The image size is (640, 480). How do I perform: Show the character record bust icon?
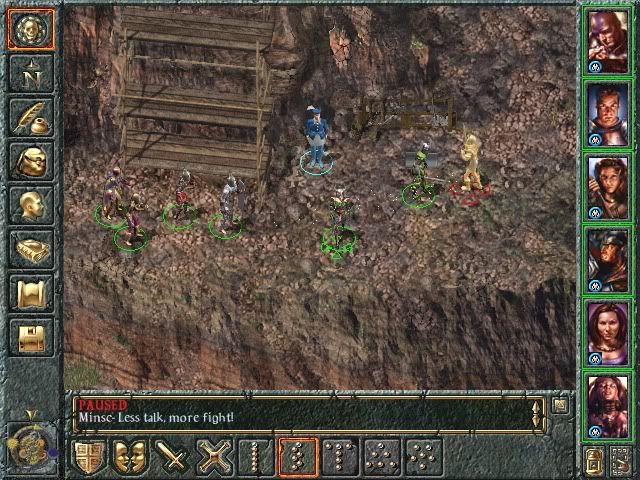[x=30, y=205]
